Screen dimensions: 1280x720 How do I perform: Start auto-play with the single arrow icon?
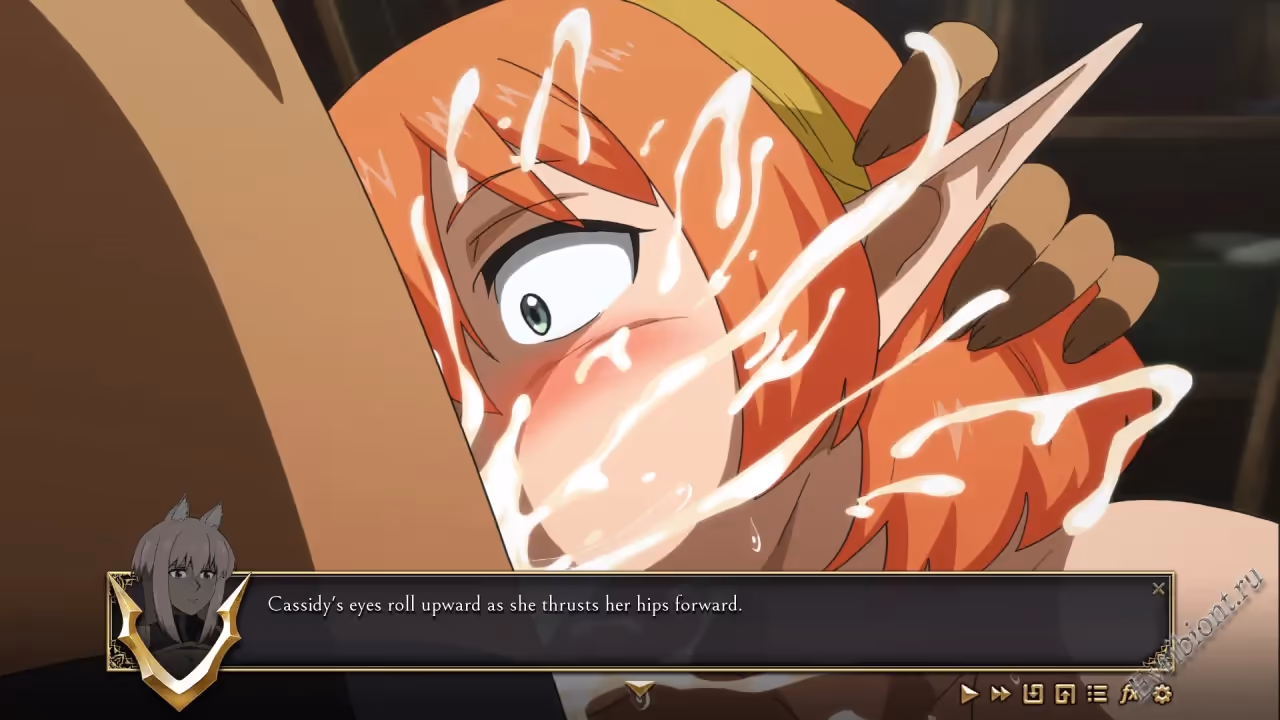click(968, 693)
